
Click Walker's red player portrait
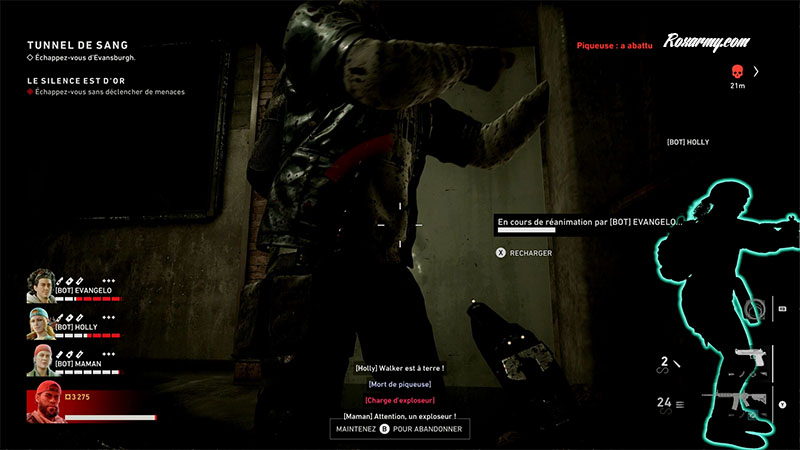(44, 402)
